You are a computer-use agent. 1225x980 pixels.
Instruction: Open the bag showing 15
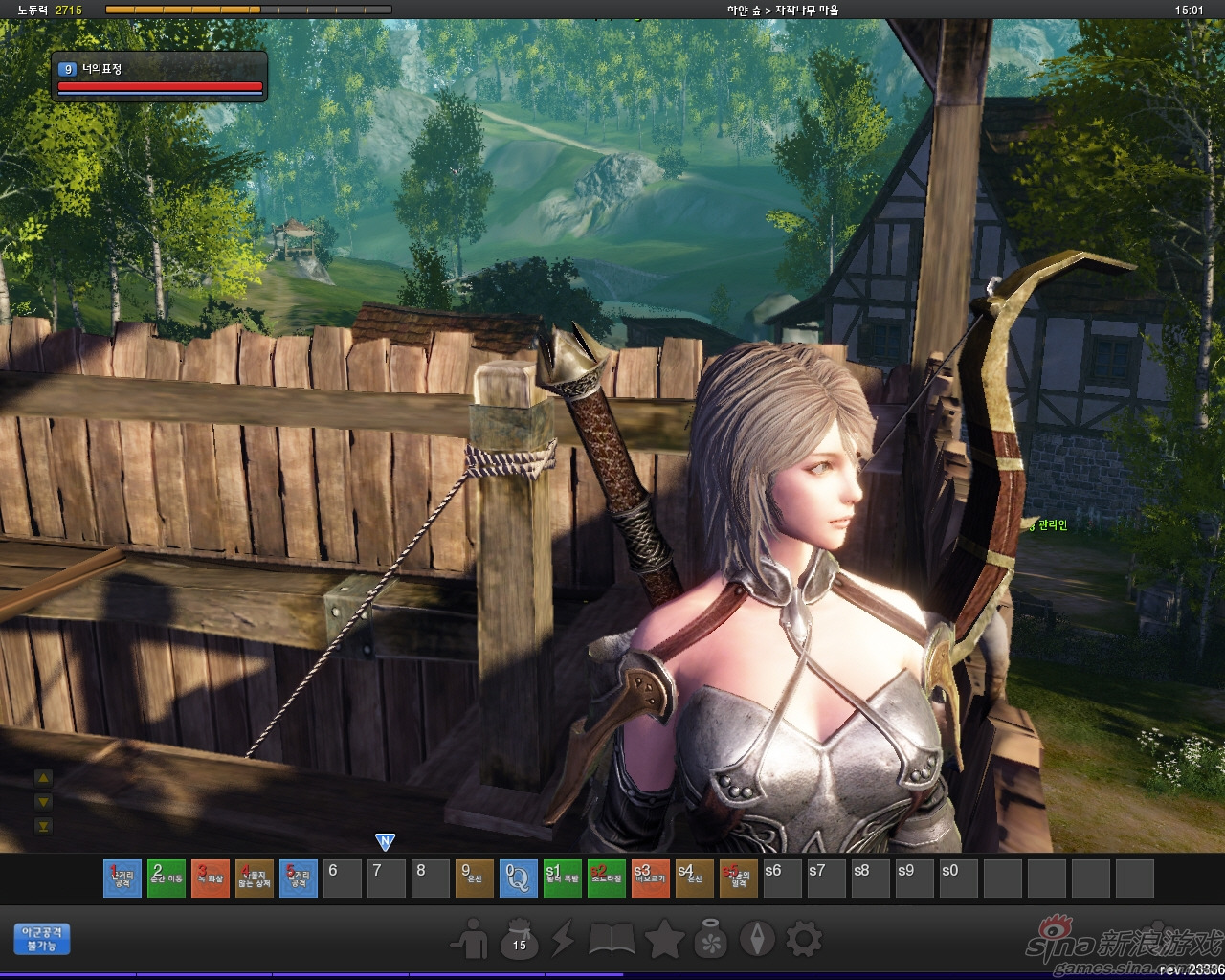coord(520,939)
